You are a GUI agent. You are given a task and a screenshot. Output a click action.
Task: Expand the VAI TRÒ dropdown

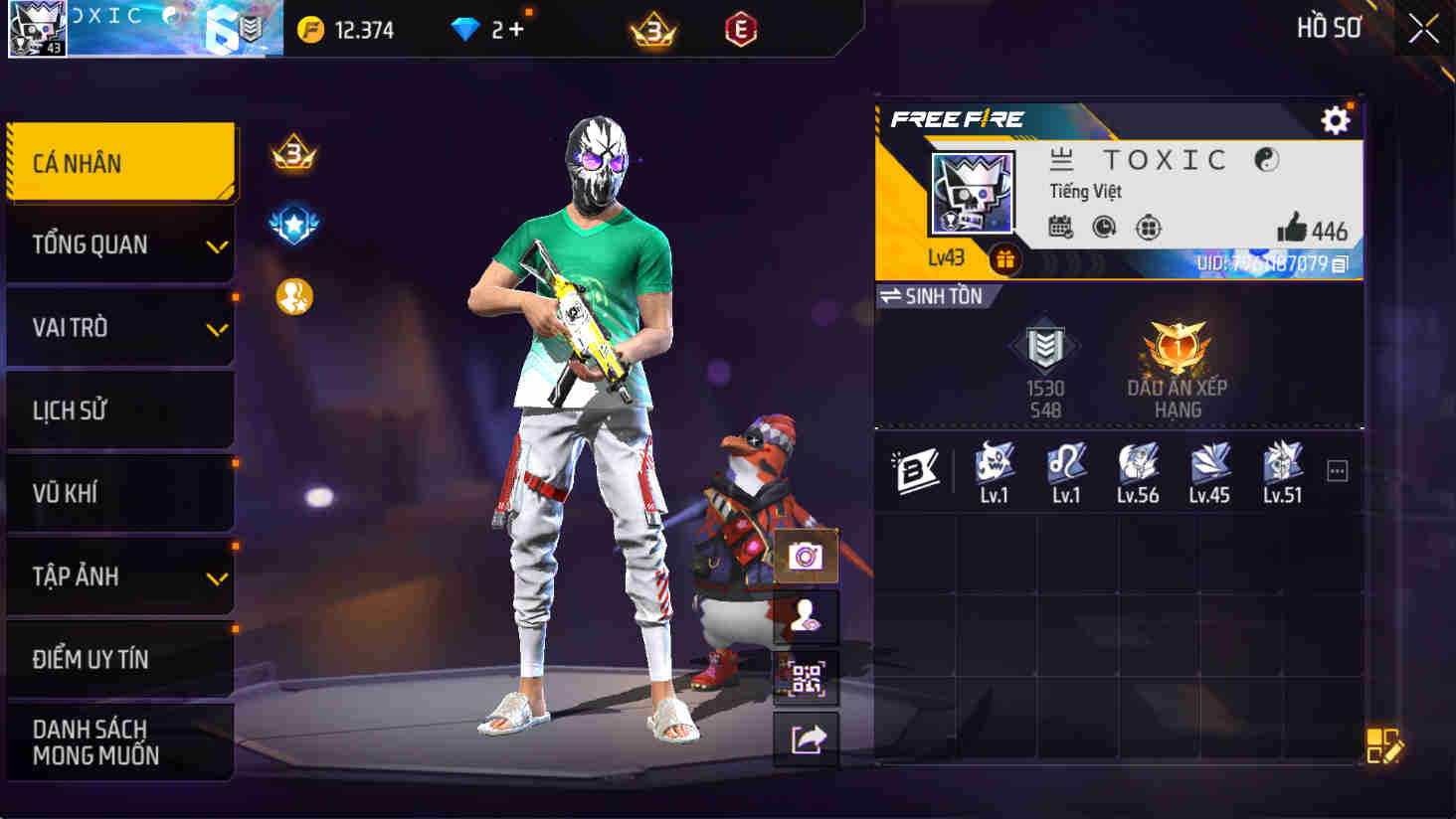pyautogui.click(x=119, y=327)
